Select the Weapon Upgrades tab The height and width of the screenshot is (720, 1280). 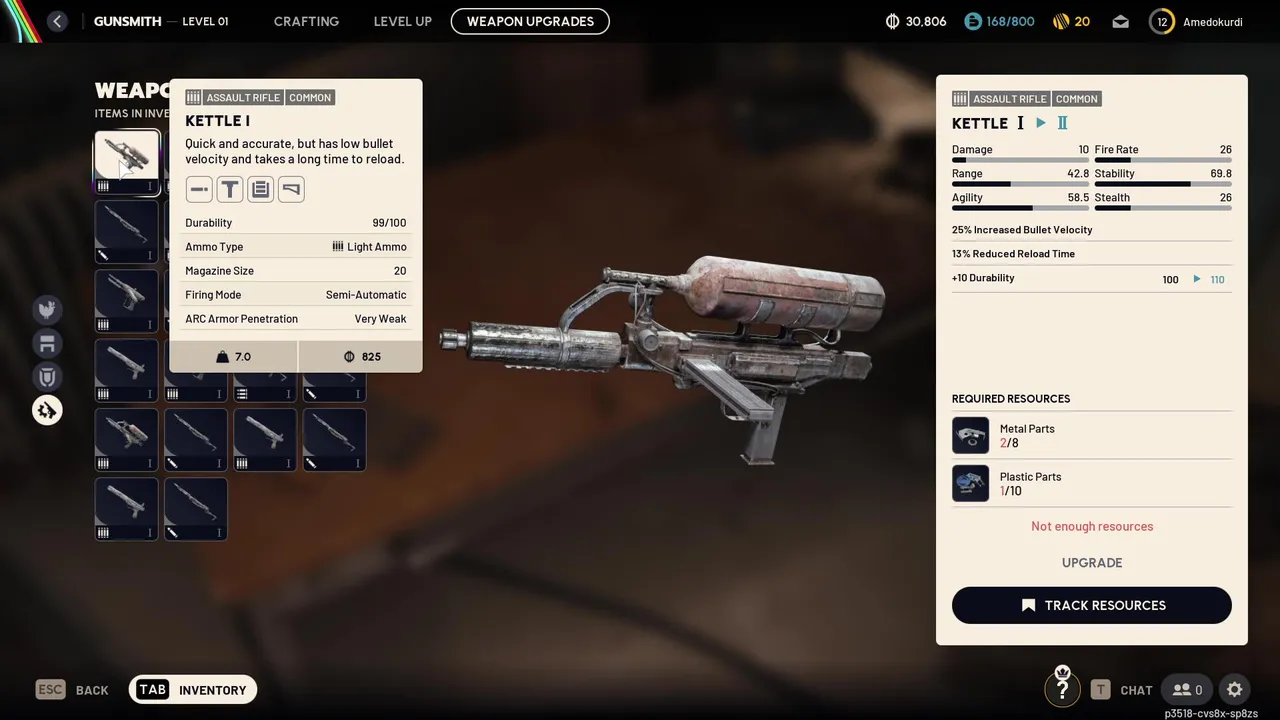coord(530,21)
